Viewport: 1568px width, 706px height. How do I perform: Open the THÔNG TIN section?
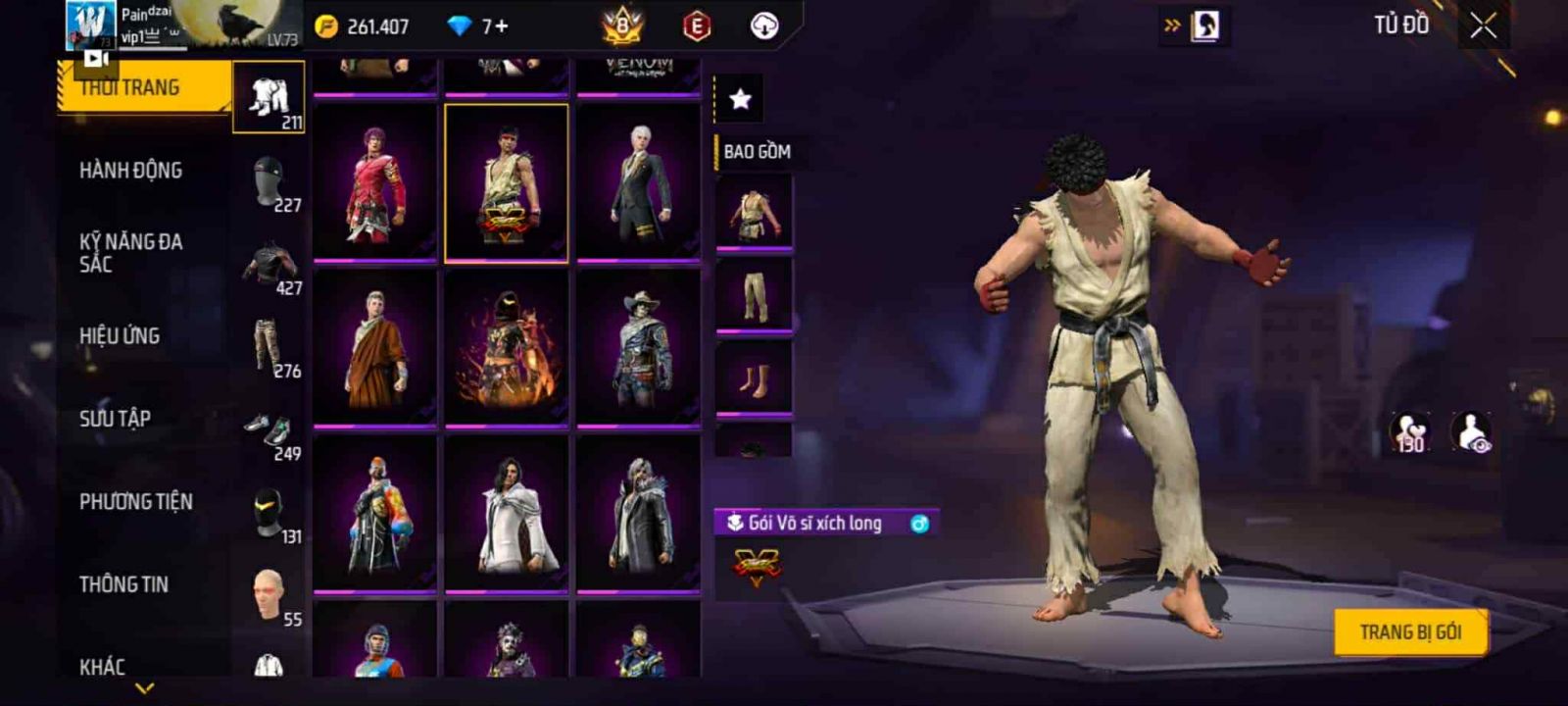(124, 584)
